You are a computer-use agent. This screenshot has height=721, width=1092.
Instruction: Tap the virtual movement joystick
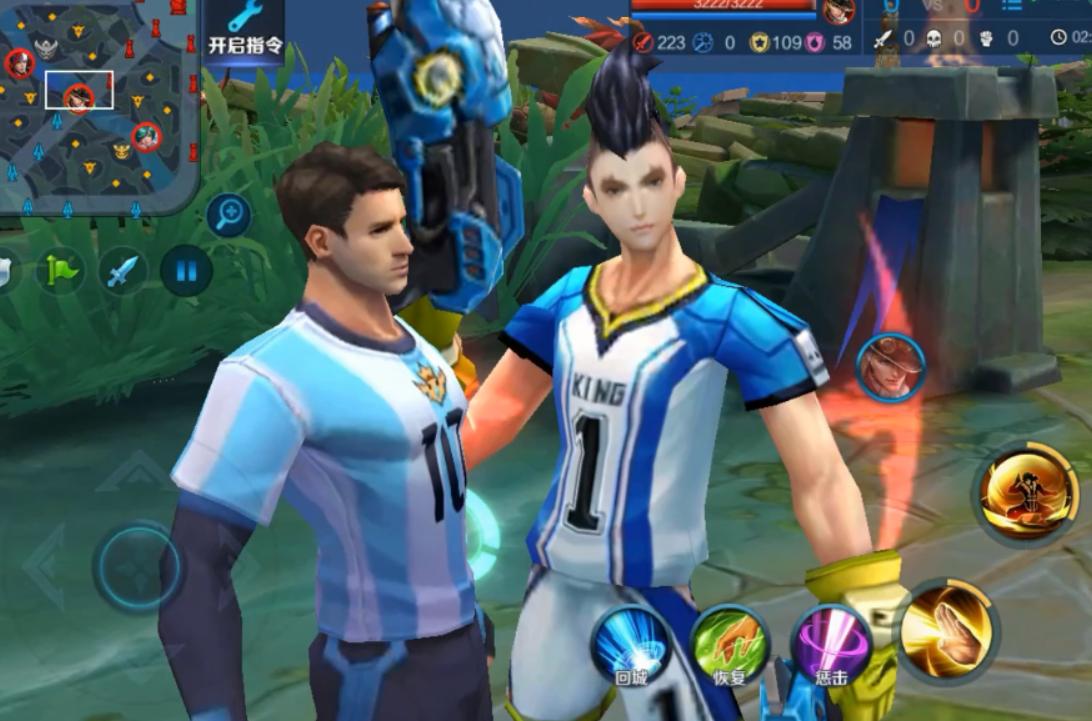[138, 567]
